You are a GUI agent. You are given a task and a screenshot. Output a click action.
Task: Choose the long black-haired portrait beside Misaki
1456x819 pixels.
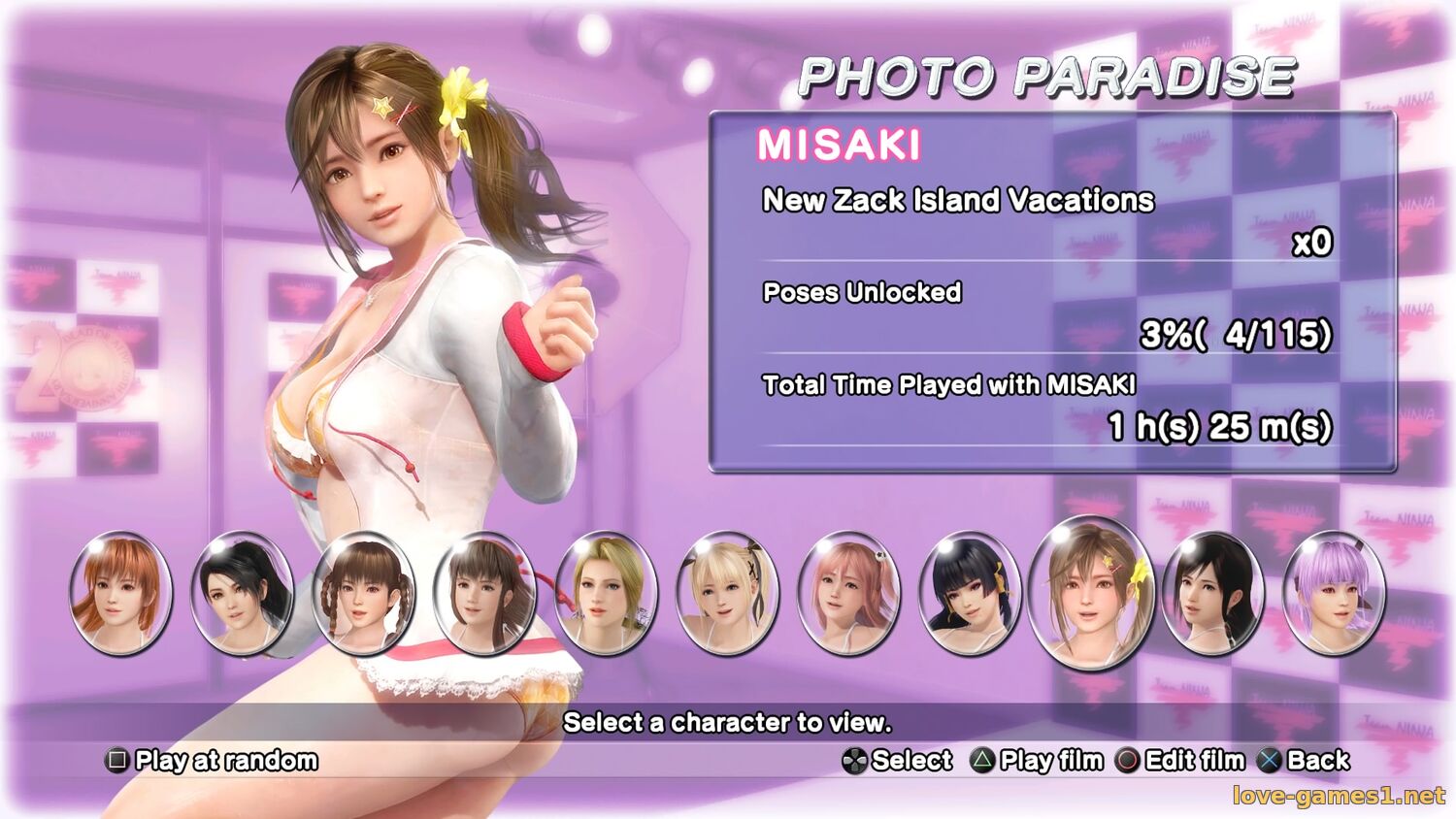(x=1212, y=593)
